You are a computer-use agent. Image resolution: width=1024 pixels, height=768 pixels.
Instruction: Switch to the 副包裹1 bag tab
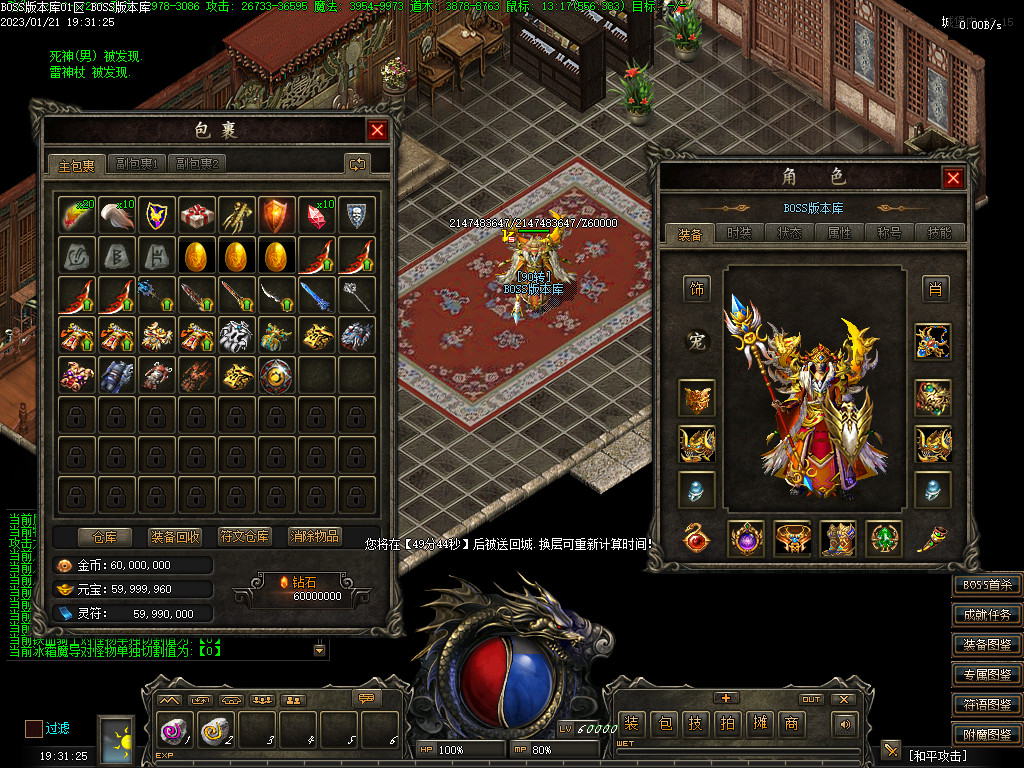(x=138, y=164)
